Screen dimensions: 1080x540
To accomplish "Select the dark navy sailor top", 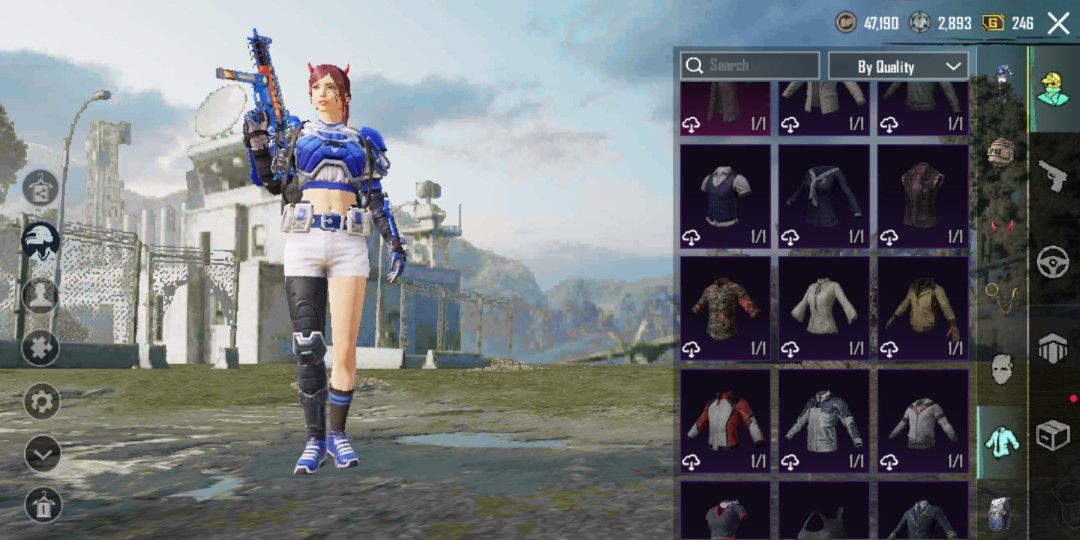I will (823, 196).
